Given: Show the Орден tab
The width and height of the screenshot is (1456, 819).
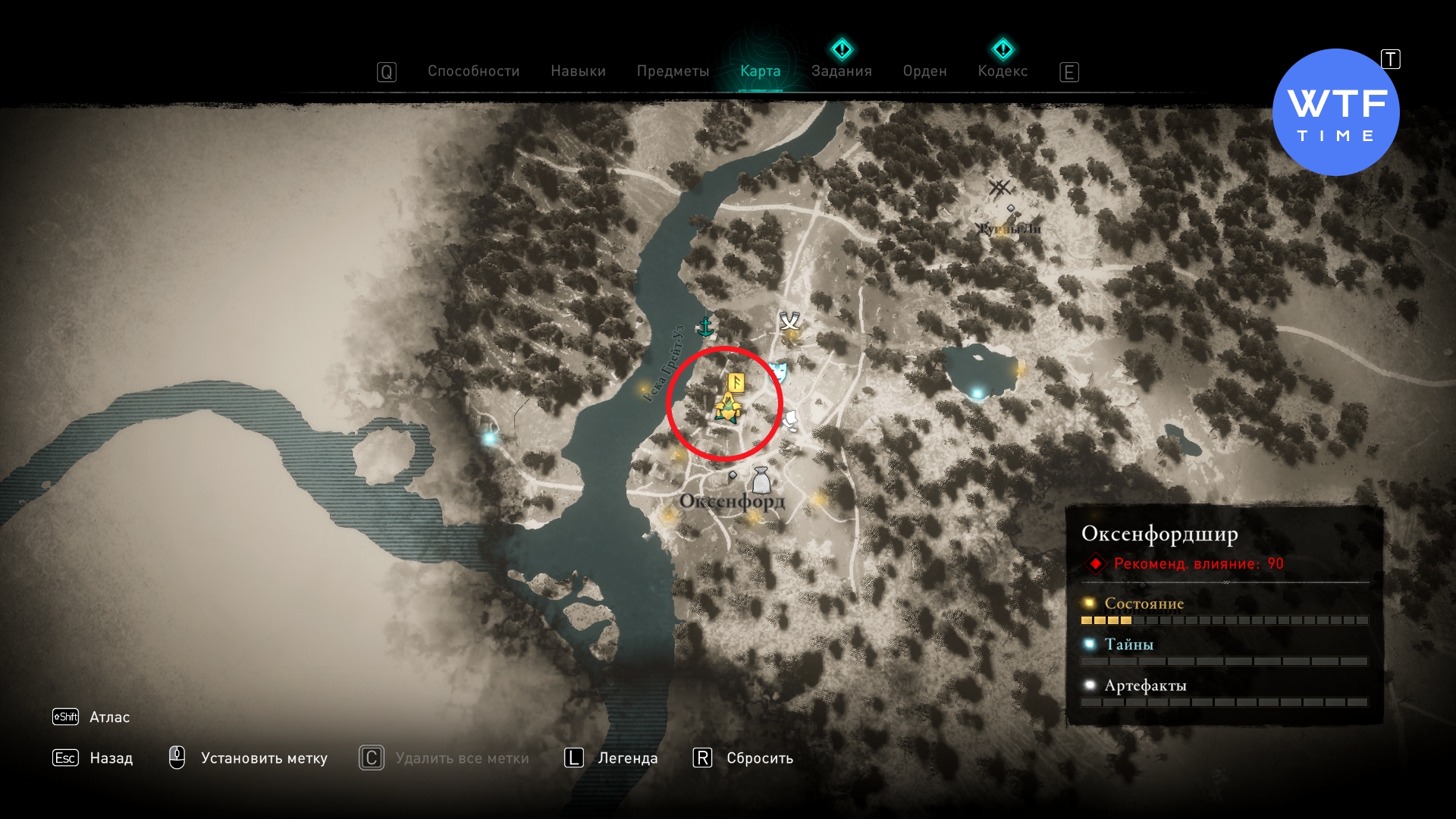Looking at the screenshot, I should point(924,71).
